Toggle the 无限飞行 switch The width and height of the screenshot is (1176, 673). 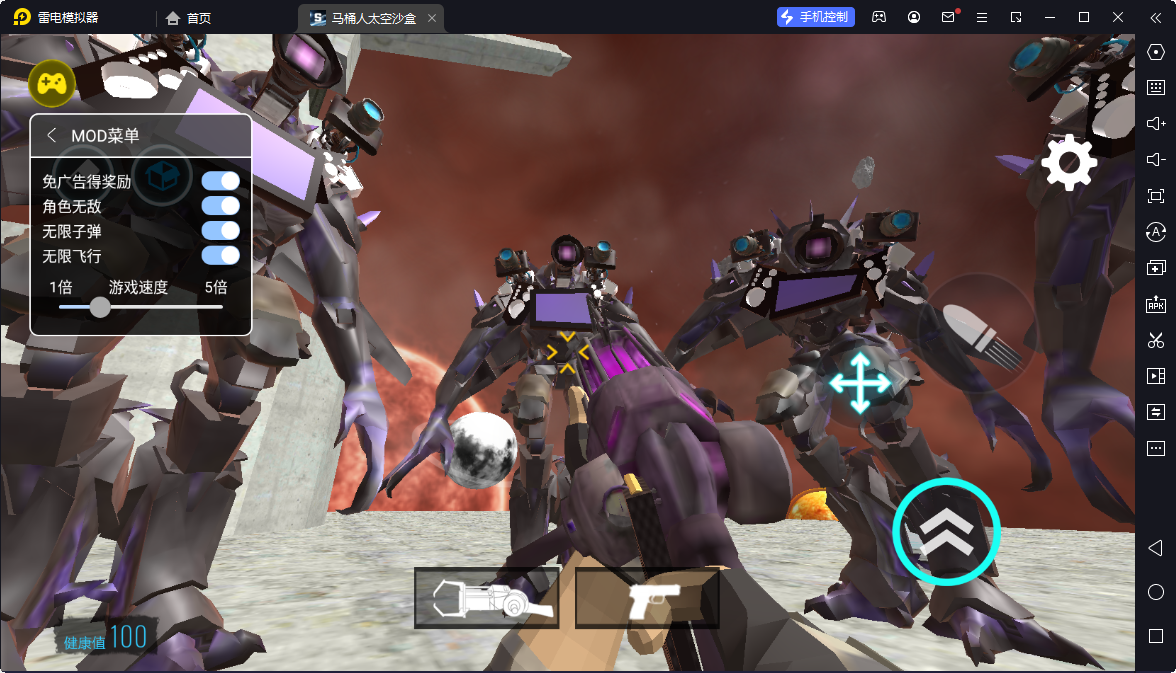click(x=220, y=256)
